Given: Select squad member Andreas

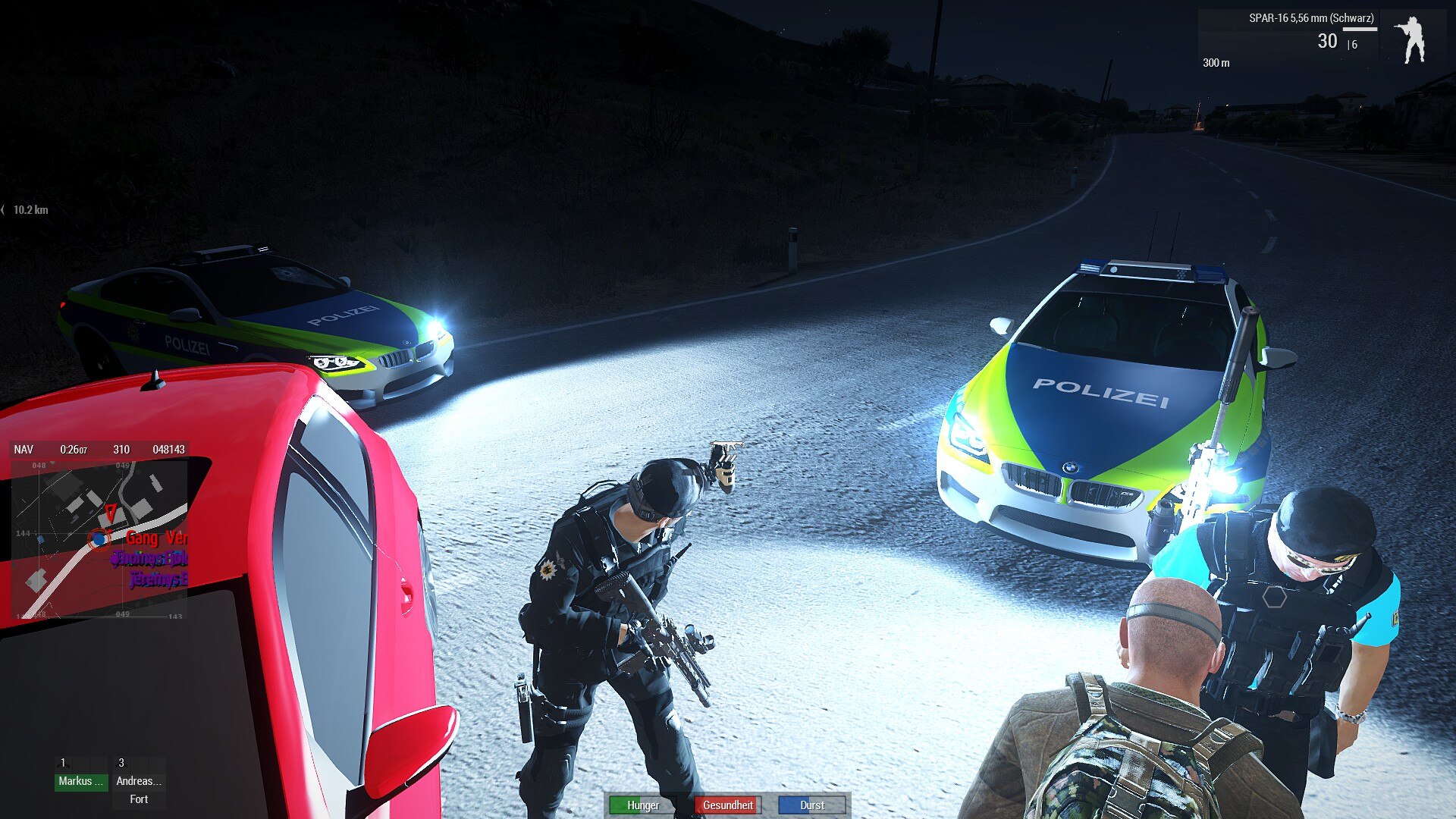Looking at the screenshot, I should point(138,781).
